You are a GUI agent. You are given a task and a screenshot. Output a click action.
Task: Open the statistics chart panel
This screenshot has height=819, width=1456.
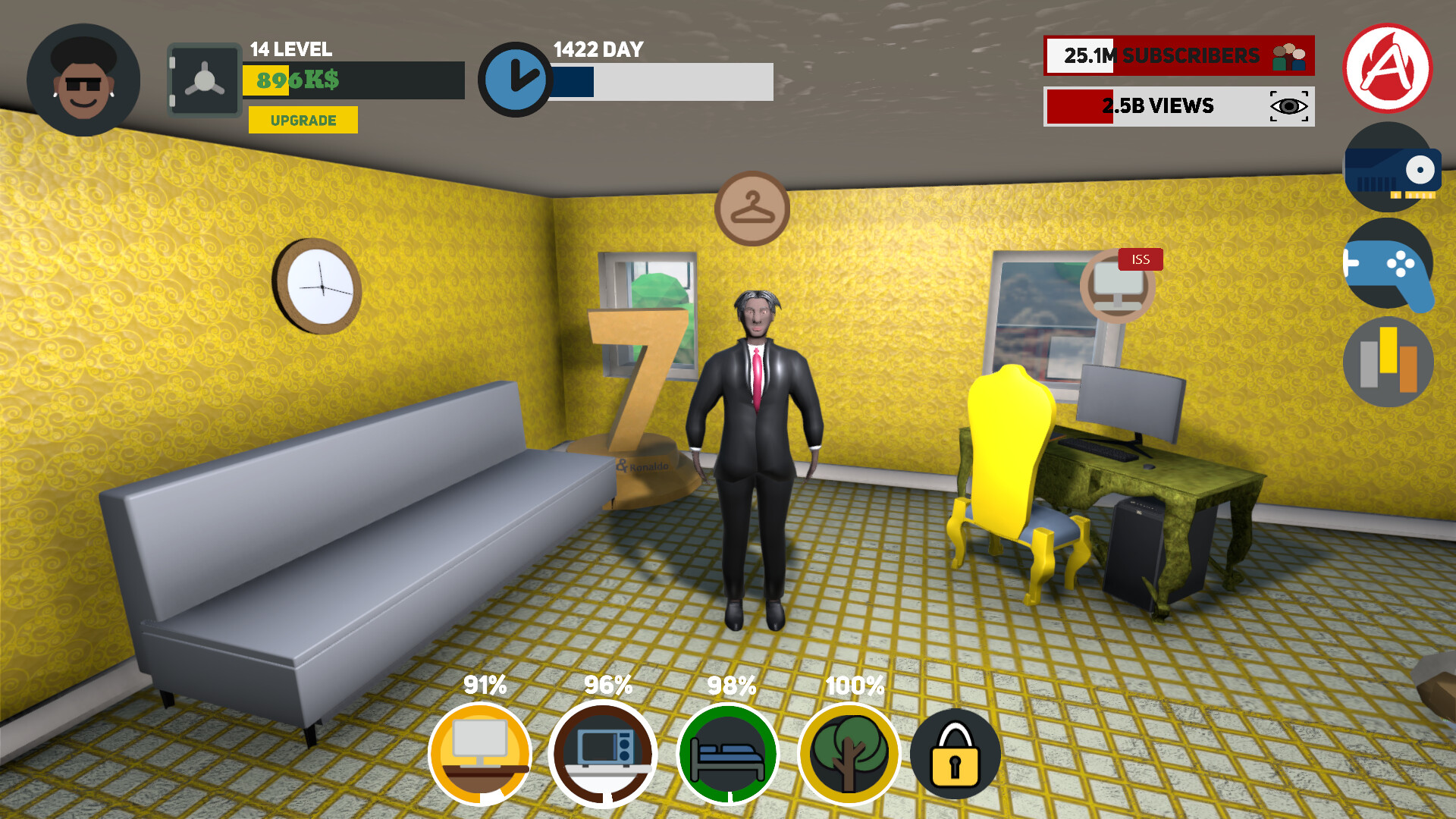pos(1388,362)
